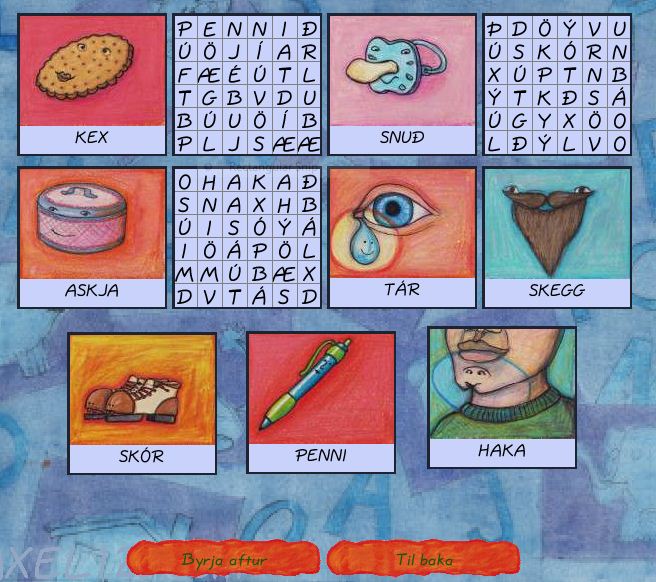The image size is (656, 582).
Task: Pick the ASKJA pink box card
Action: tap(92, 237)
